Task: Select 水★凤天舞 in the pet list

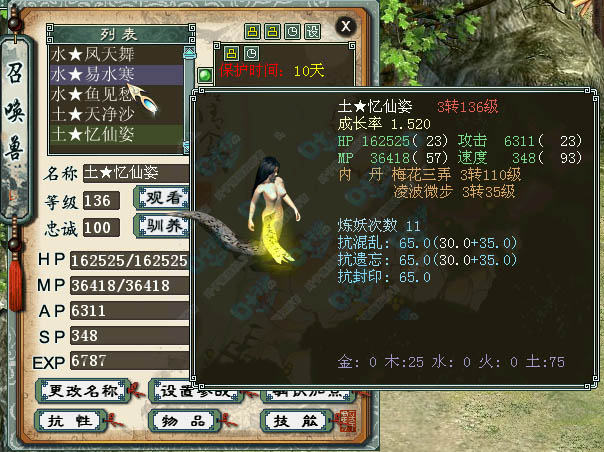Action: 116,54
